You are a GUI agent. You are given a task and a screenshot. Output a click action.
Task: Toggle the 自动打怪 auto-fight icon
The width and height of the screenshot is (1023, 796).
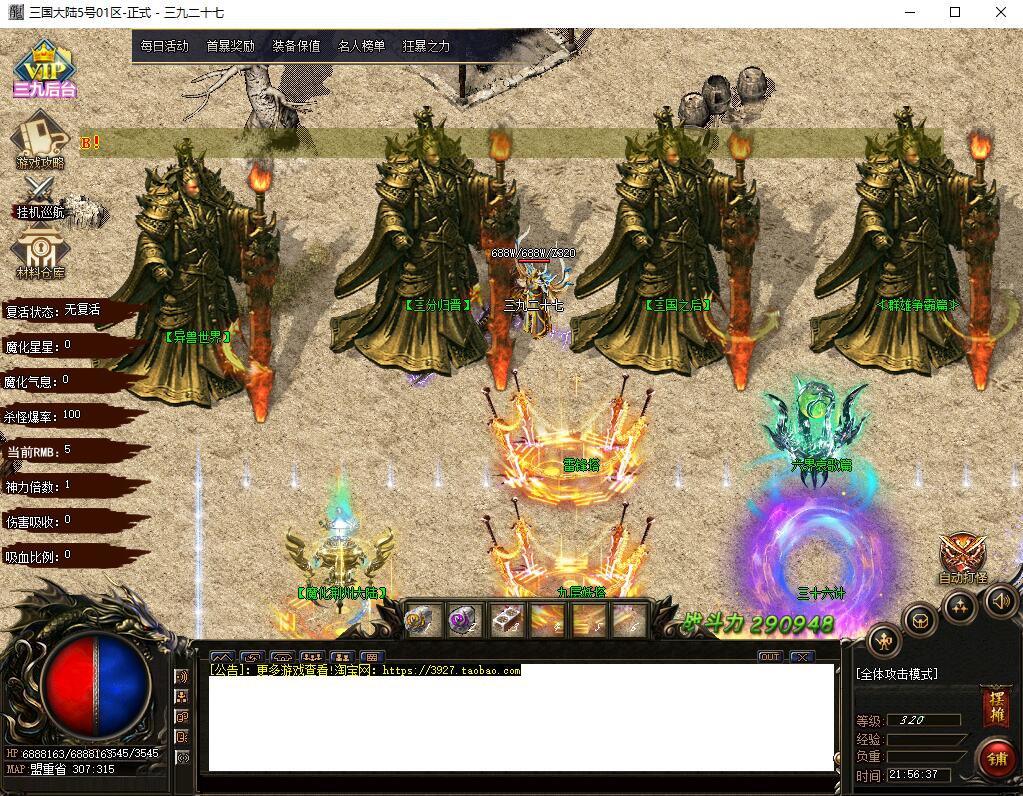(963, 556)
